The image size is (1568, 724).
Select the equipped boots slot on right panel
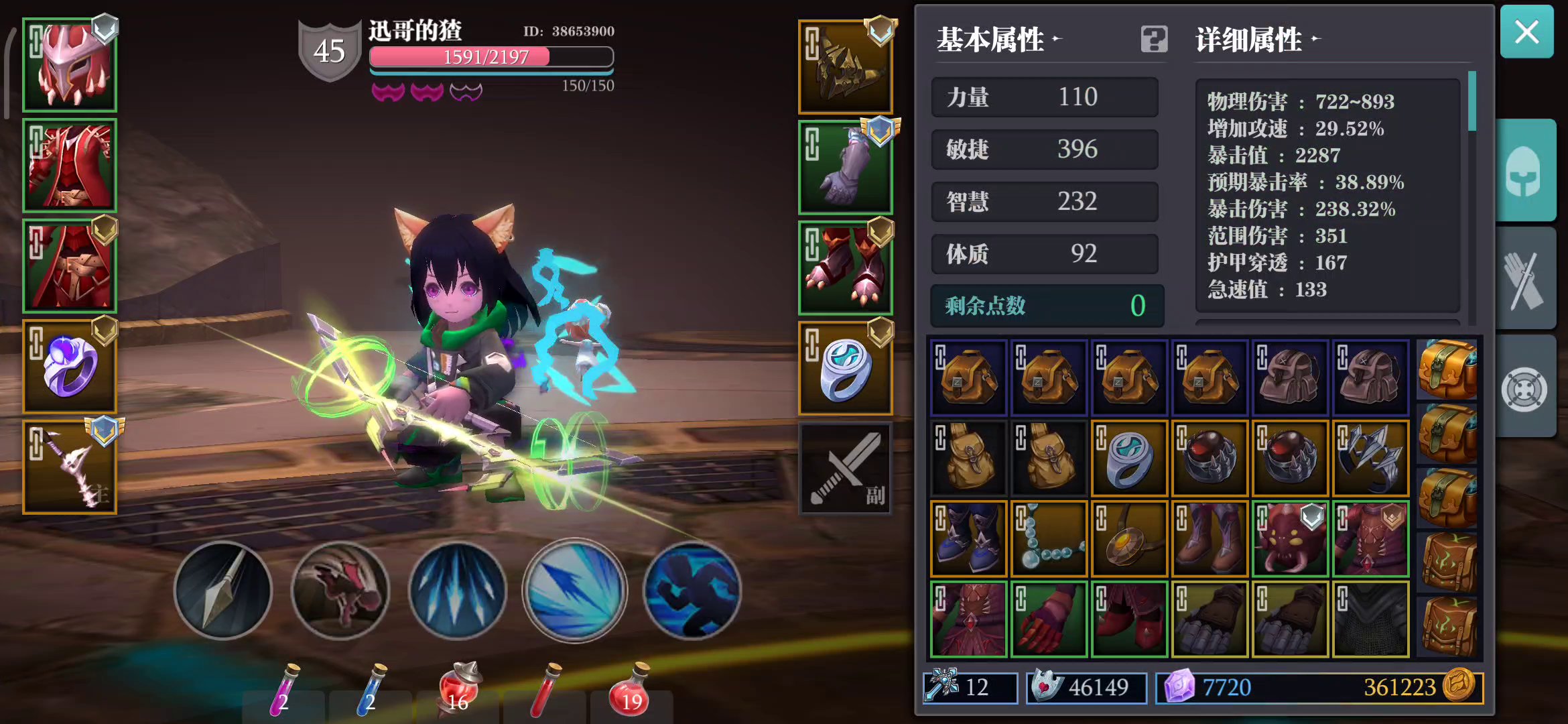845,267
